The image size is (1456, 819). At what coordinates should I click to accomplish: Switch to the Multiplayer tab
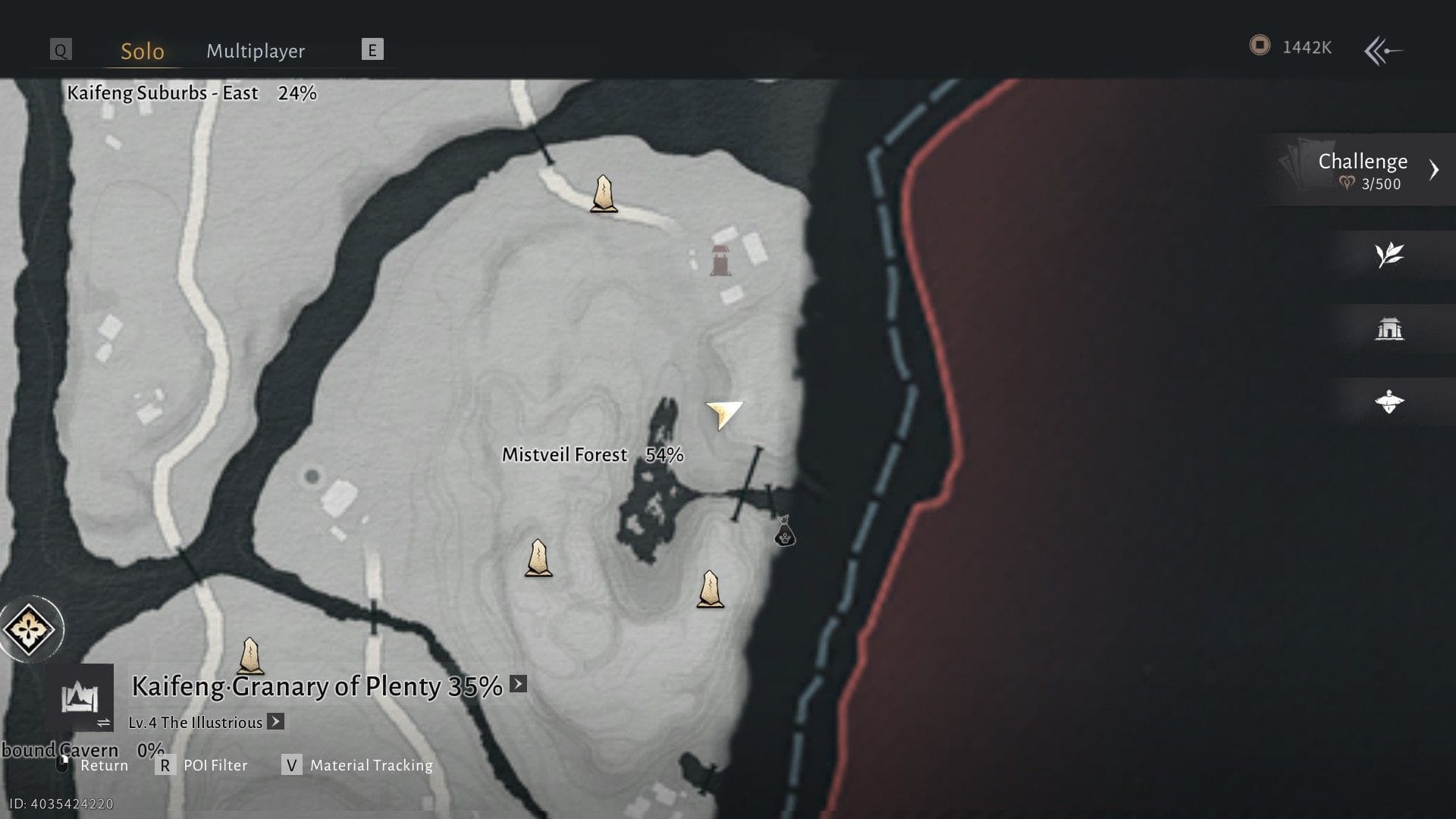255,50
